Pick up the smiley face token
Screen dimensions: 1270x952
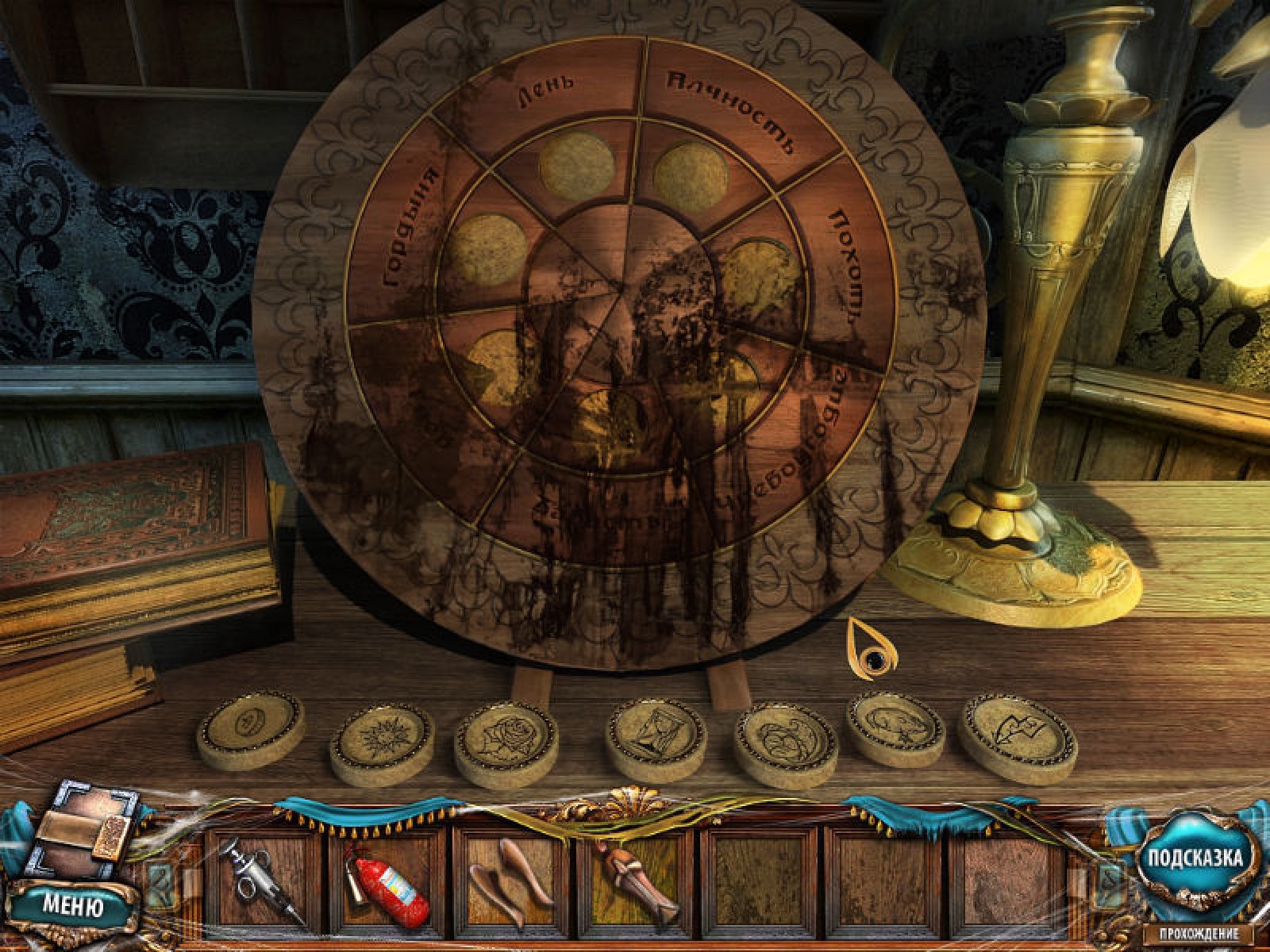click(250, 730)
